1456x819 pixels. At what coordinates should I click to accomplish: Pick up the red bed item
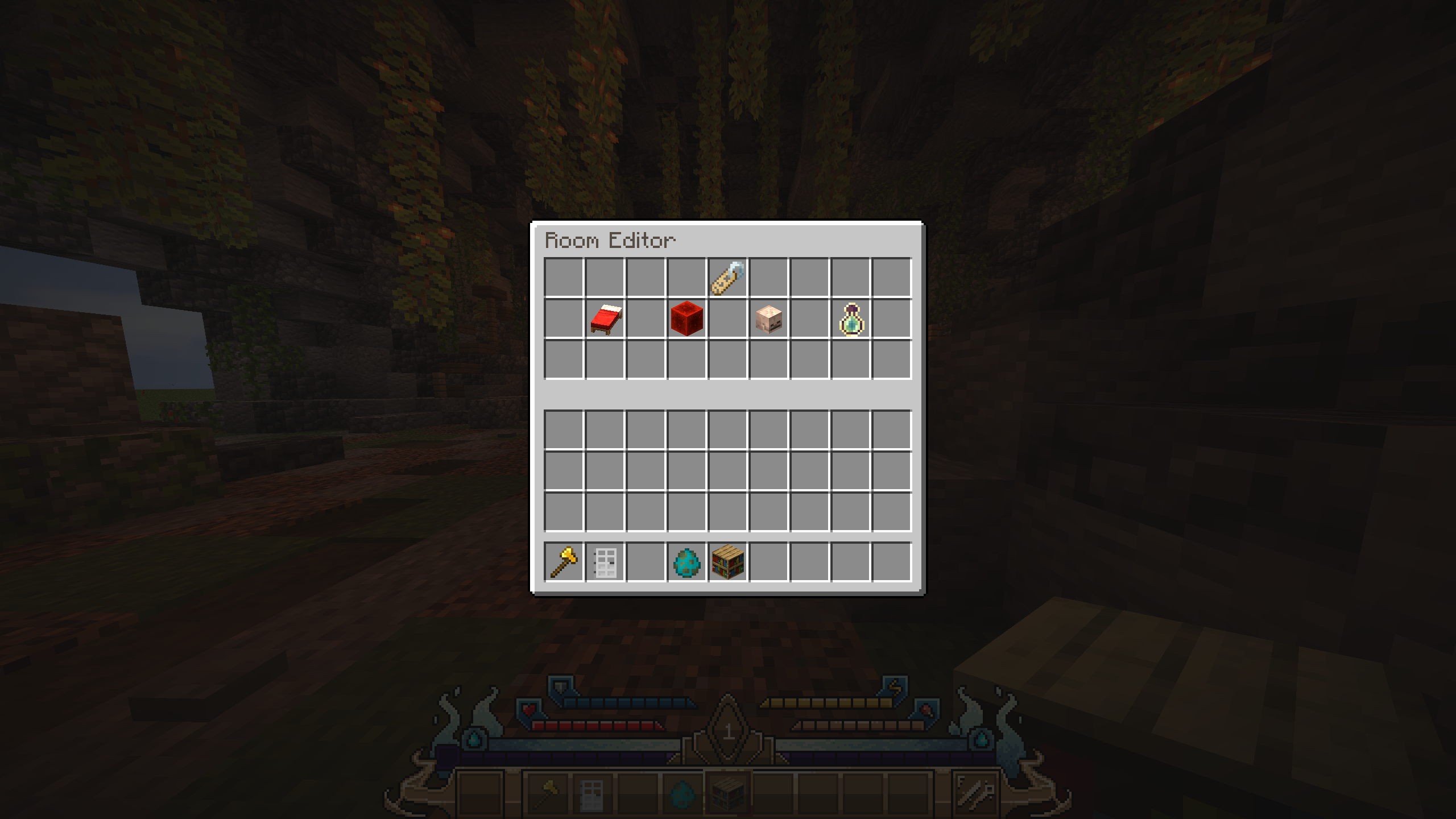(606, 318)
